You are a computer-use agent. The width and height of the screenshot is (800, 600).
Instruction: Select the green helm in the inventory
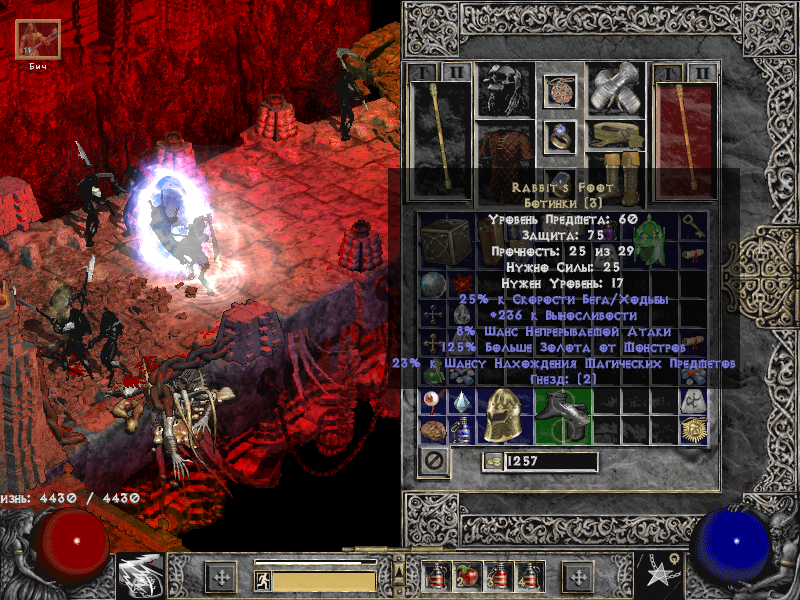655,242
